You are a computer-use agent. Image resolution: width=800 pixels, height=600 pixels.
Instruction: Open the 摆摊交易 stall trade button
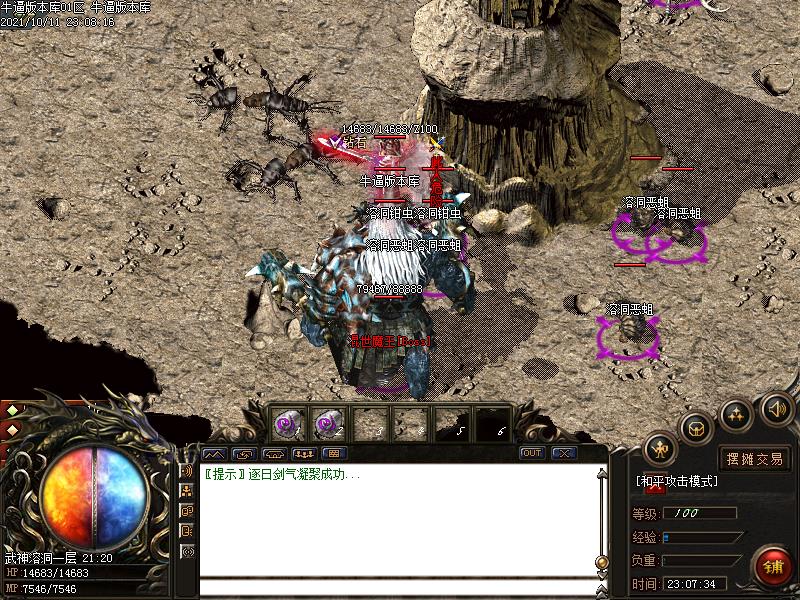tap(755, 459)
